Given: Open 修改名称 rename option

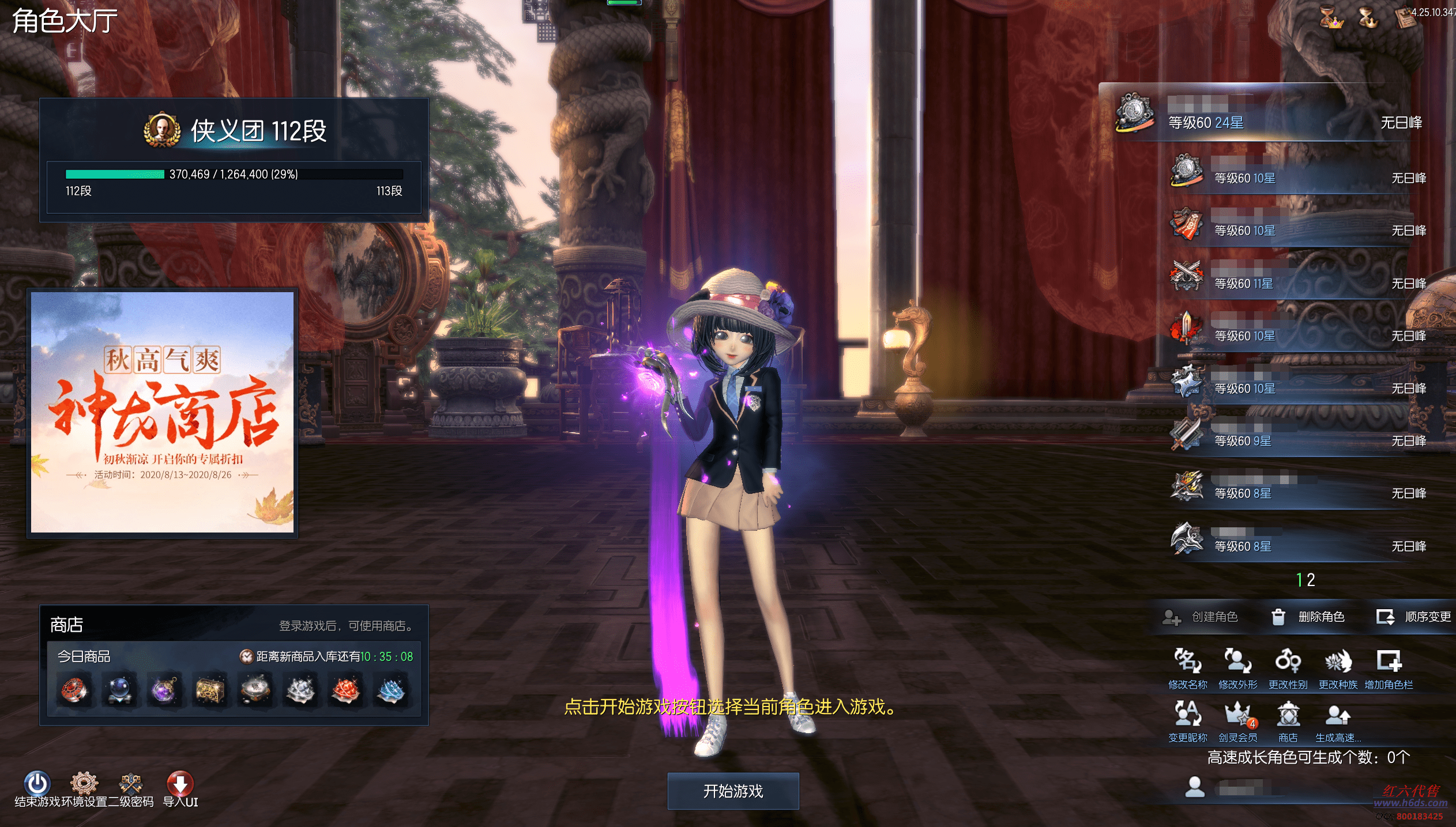Looking at the screenshot, I should coord(1187,669).
